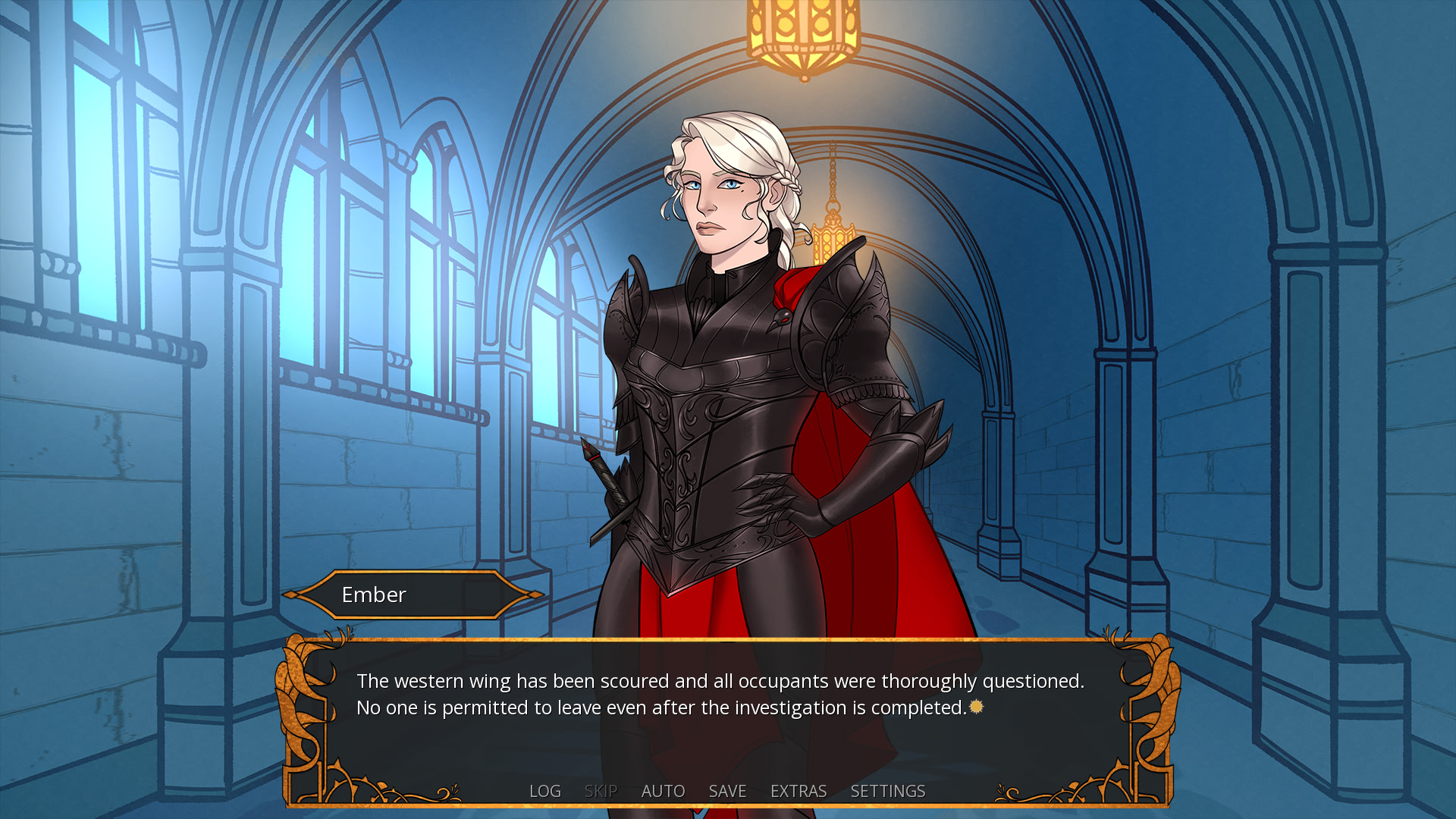Click LOG to review past dialogue
1456x819 pixels.
coord(545,791)
